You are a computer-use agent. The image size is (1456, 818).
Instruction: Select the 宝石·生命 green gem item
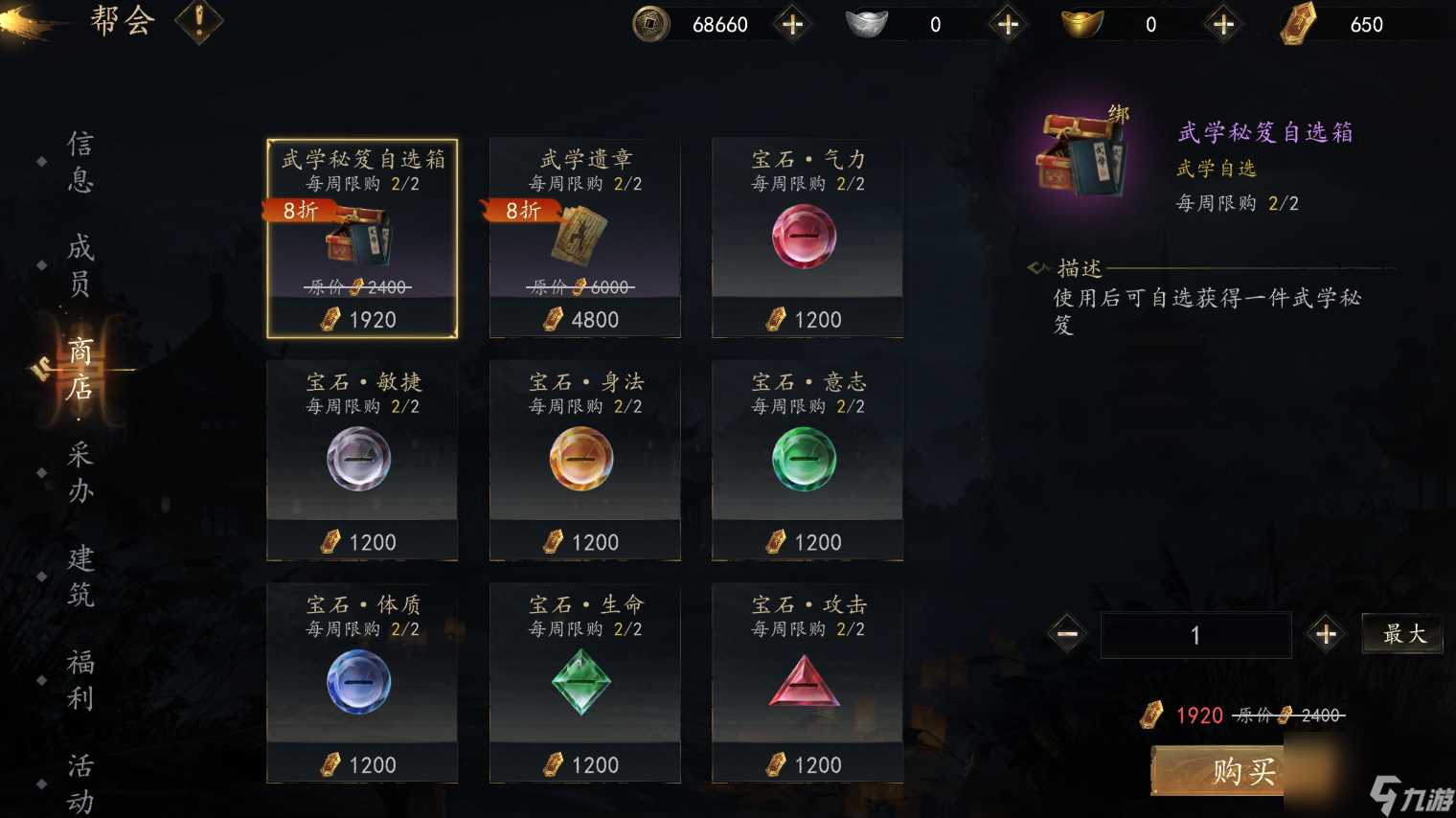[584, 682]
